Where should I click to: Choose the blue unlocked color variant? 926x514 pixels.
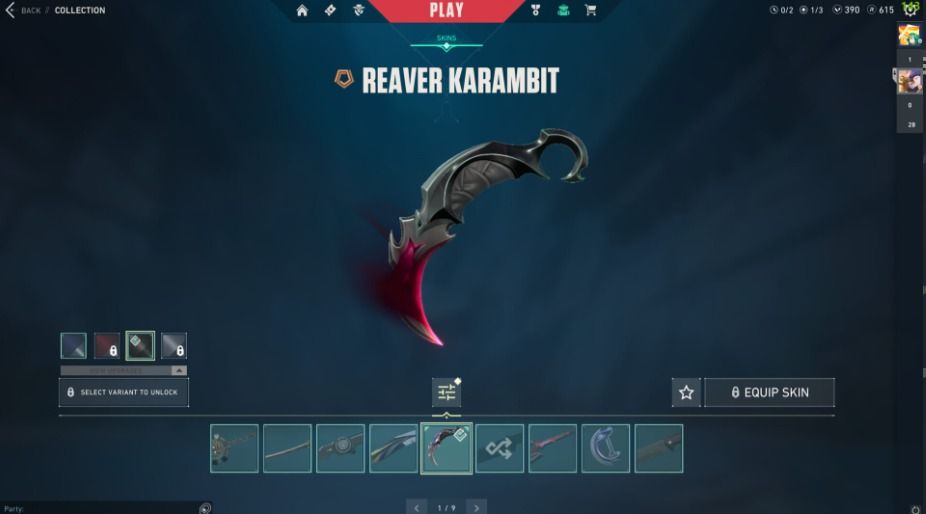(73, 346)
